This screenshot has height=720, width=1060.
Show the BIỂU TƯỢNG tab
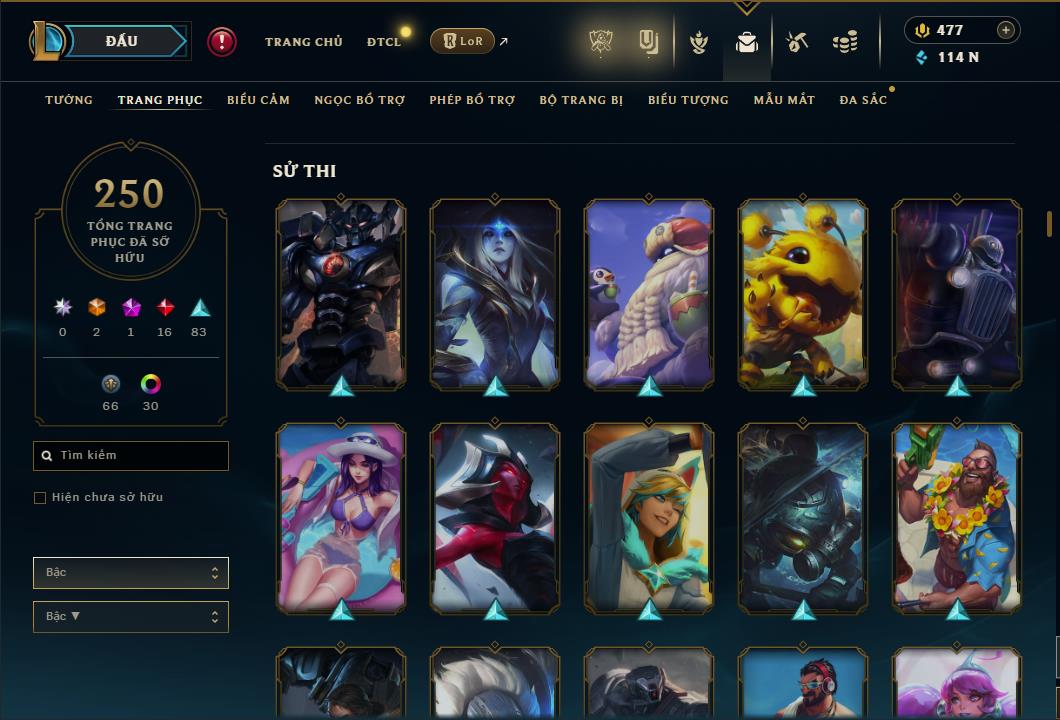click(x=688, y=100)
